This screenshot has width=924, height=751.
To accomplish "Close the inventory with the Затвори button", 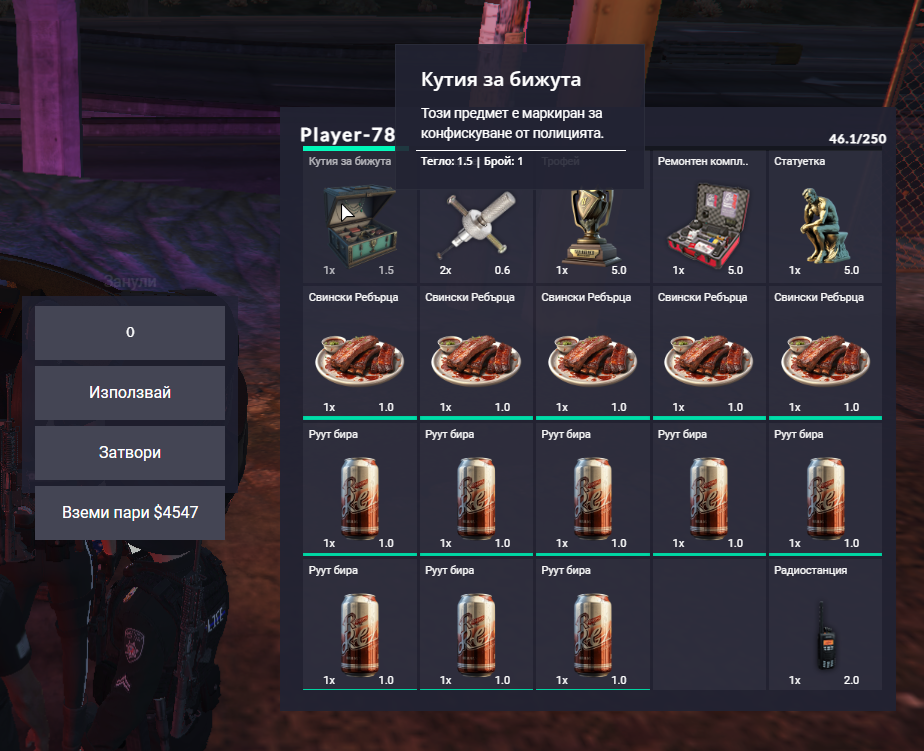I will click(130, 453).
